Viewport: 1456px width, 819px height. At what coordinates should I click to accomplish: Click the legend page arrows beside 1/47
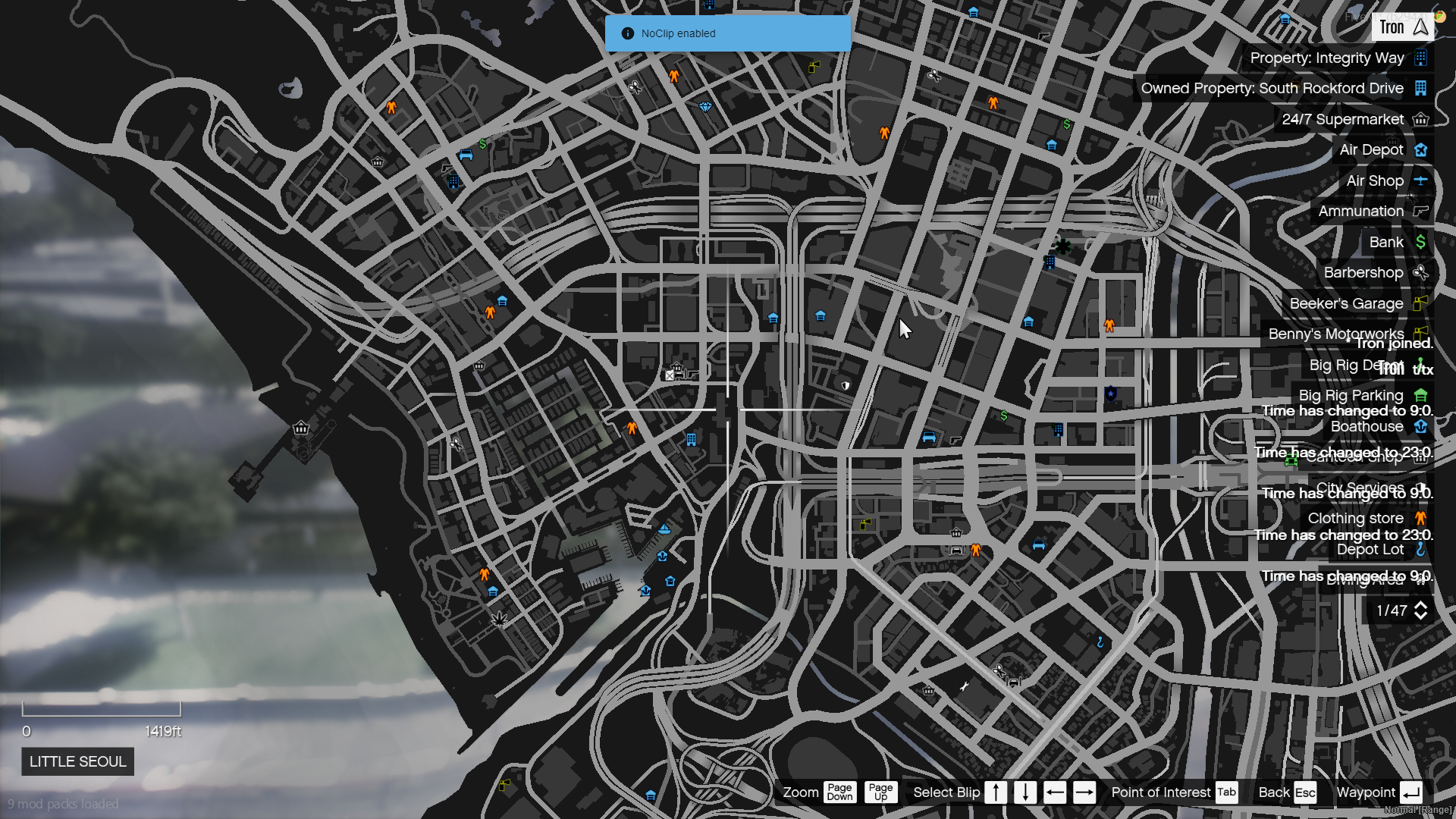(1420, 610)
